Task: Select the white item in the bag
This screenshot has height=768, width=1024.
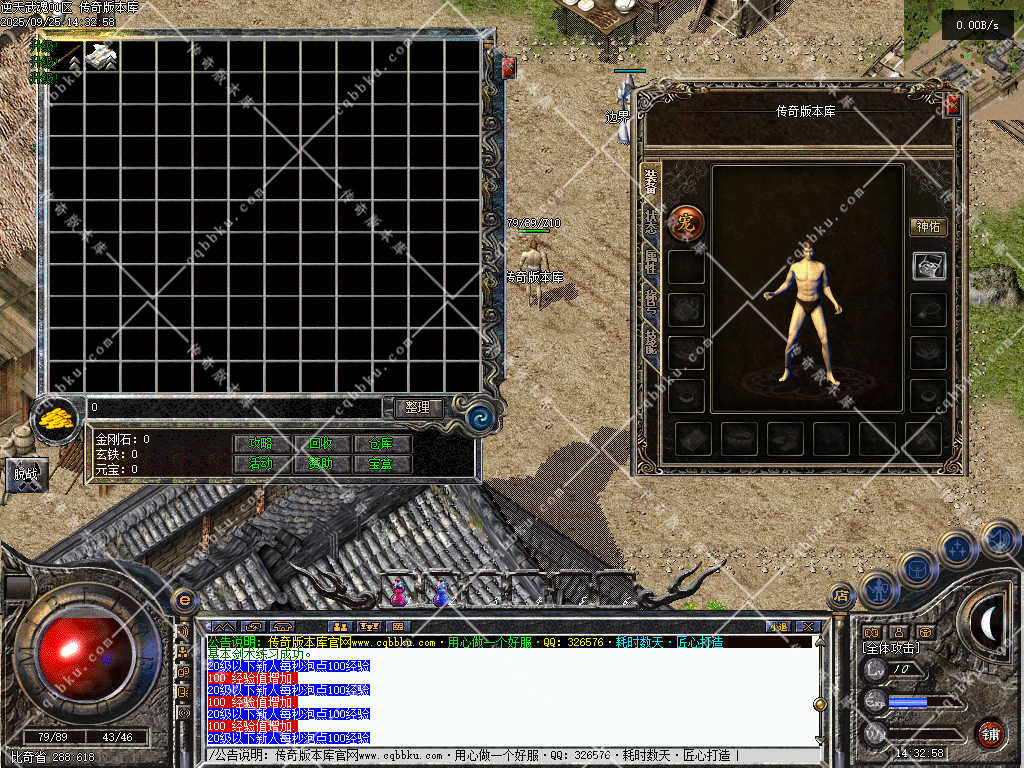Action: (101, 58)
